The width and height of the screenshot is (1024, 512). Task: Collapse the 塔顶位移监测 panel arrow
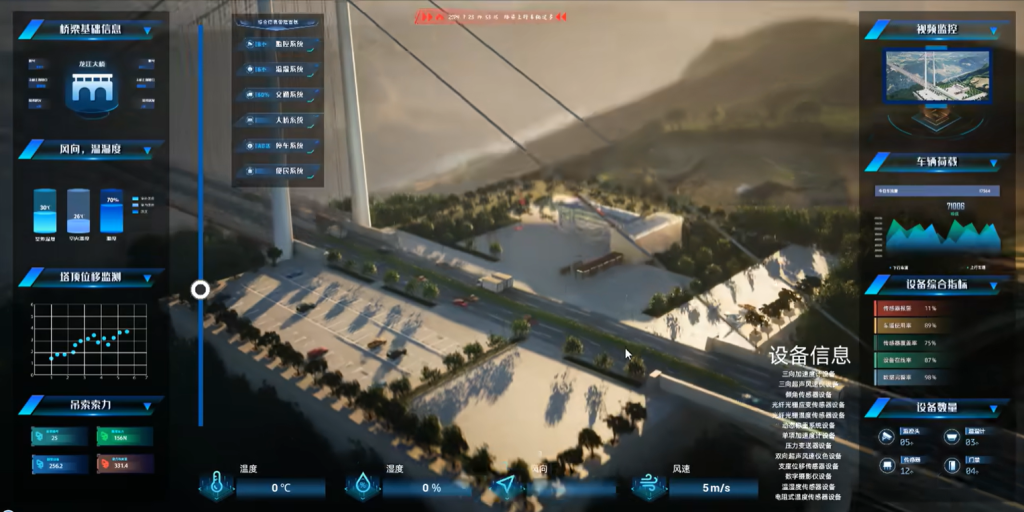pos(148,277)
